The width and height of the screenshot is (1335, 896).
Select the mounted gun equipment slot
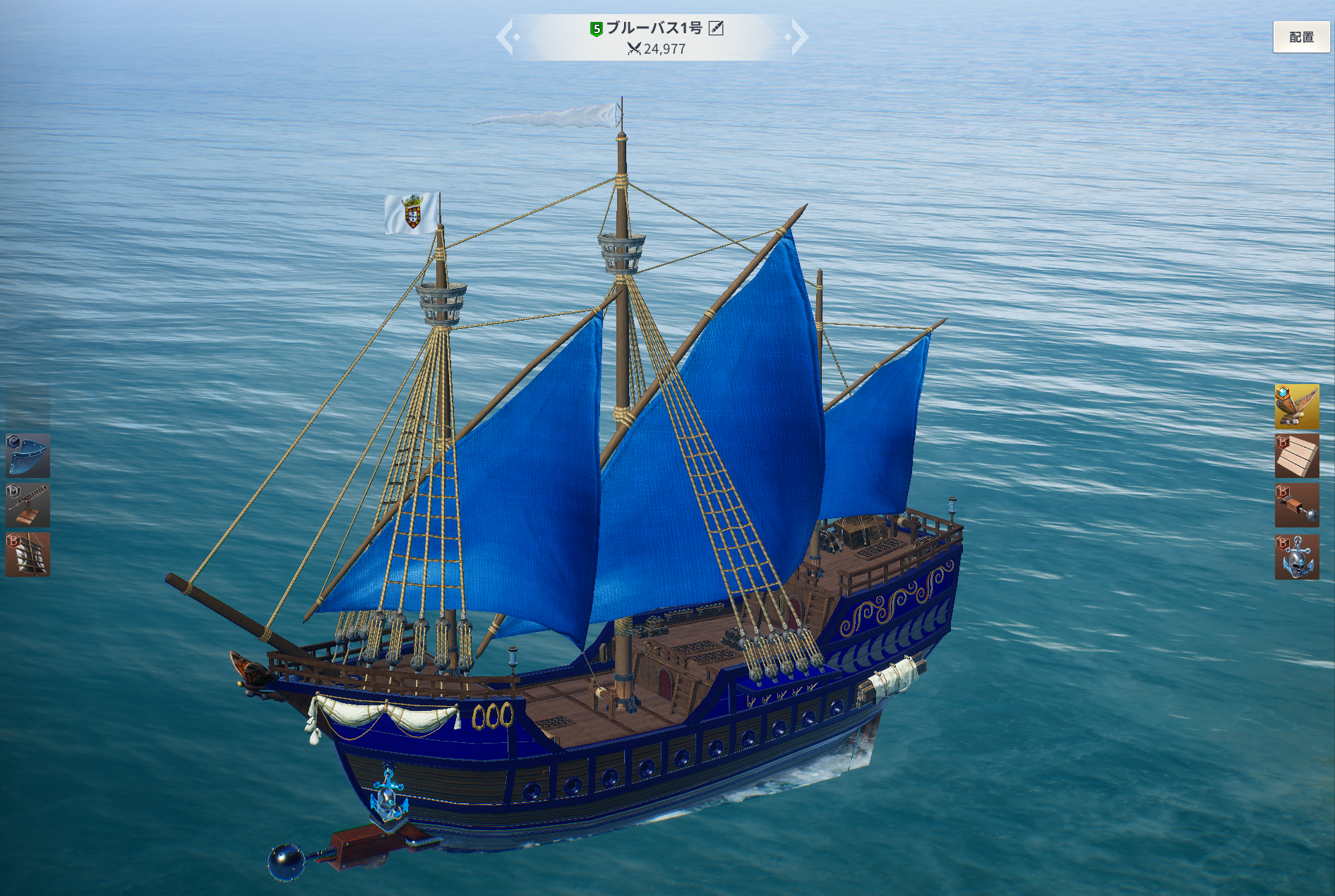click(x=28, y=505)
